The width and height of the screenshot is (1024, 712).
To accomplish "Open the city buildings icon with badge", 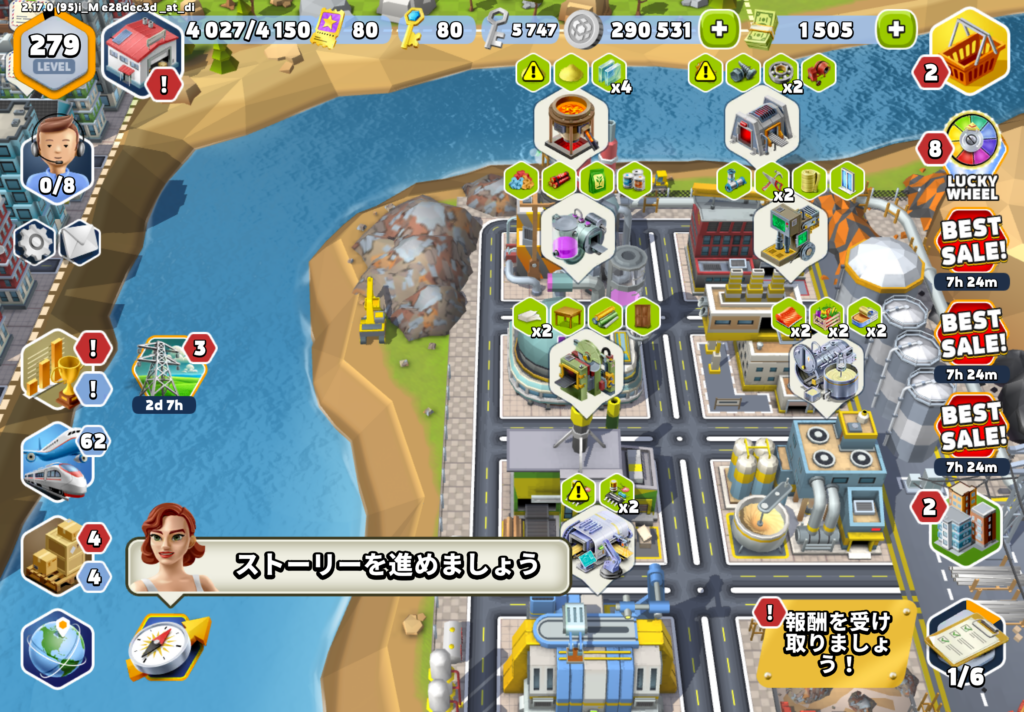I will tap(966, 525).
